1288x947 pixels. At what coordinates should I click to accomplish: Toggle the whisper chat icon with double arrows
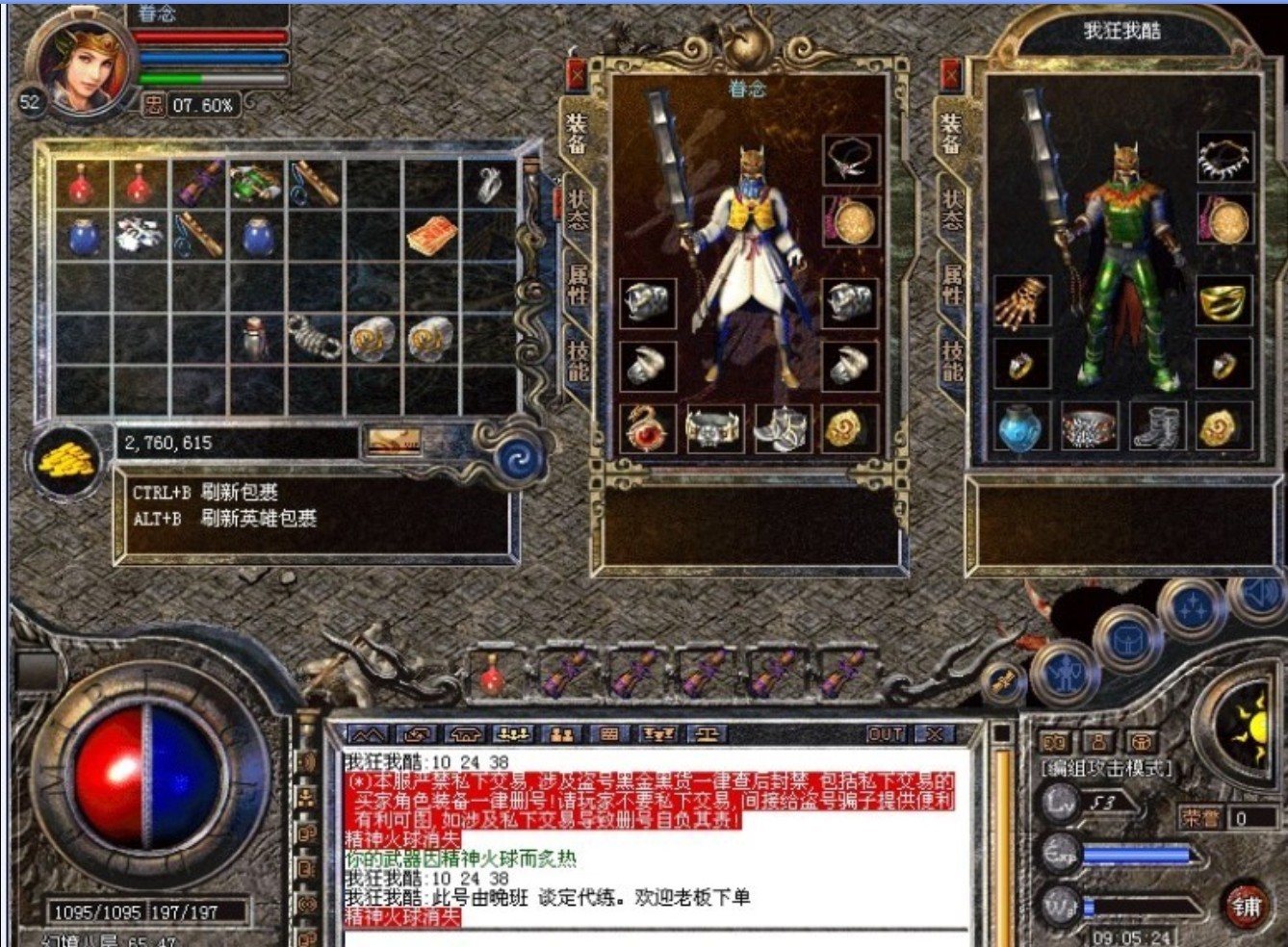[x=417, y=736]
